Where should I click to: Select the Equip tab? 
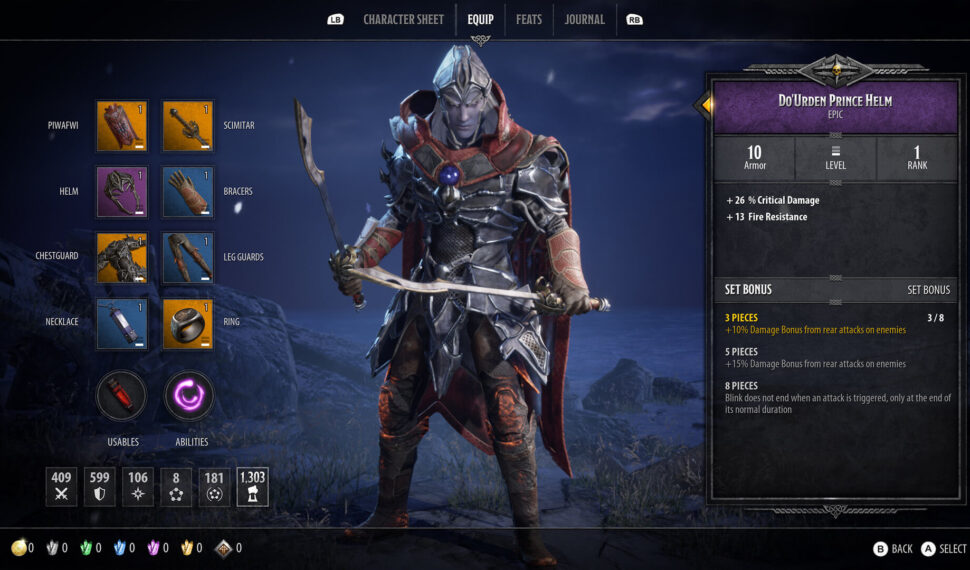[x=480, y=19]
